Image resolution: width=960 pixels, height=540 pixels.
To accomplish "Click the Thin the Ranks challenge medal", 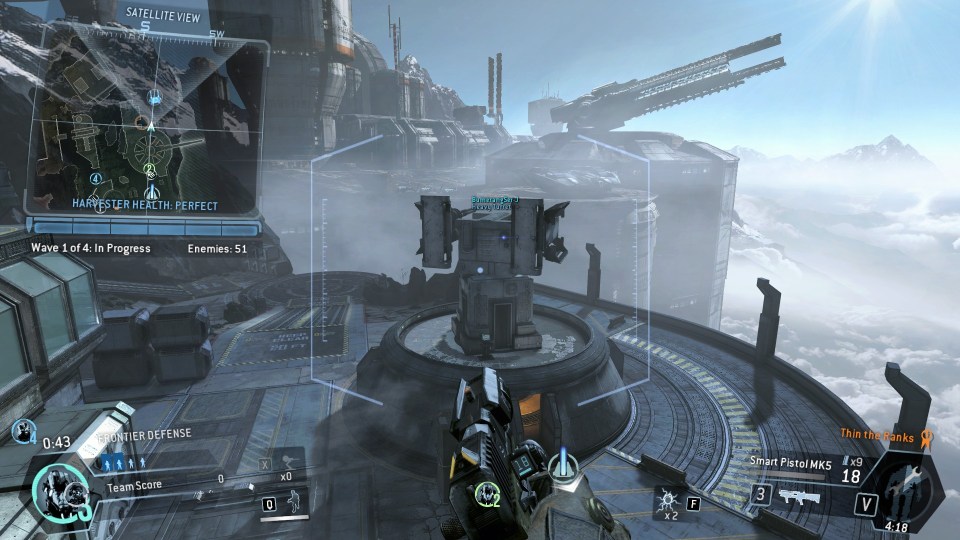I will (x=926, y=437).
